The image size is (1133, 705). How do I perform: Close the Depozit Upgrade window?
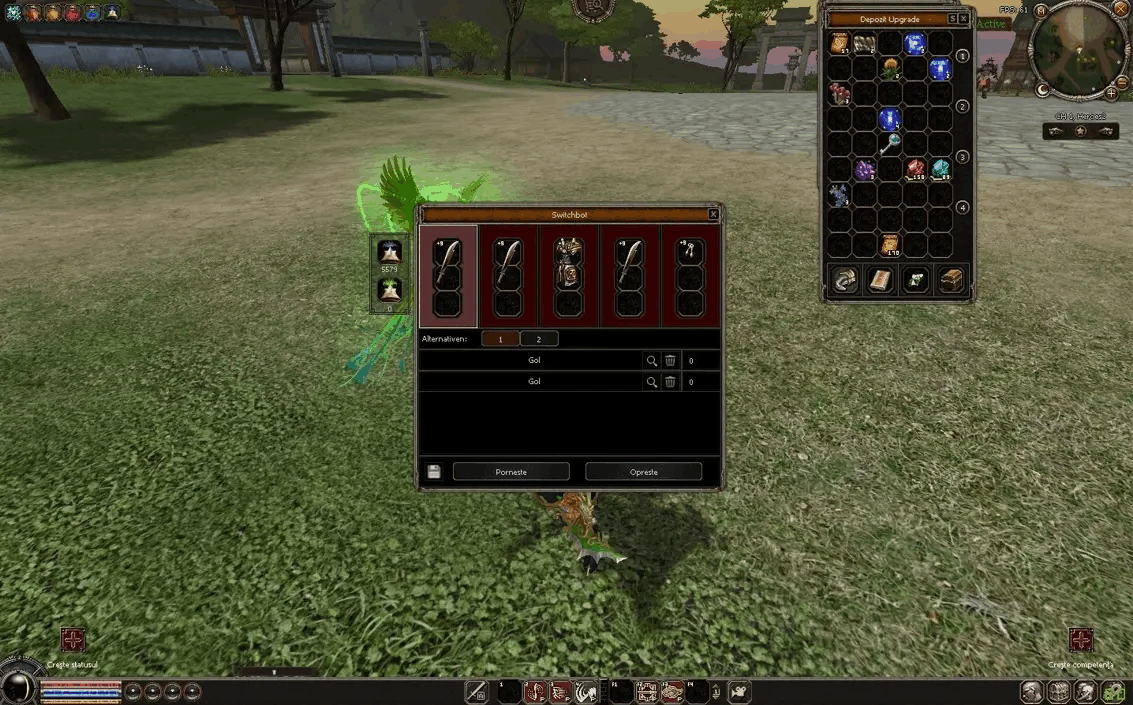pos(963,19)
